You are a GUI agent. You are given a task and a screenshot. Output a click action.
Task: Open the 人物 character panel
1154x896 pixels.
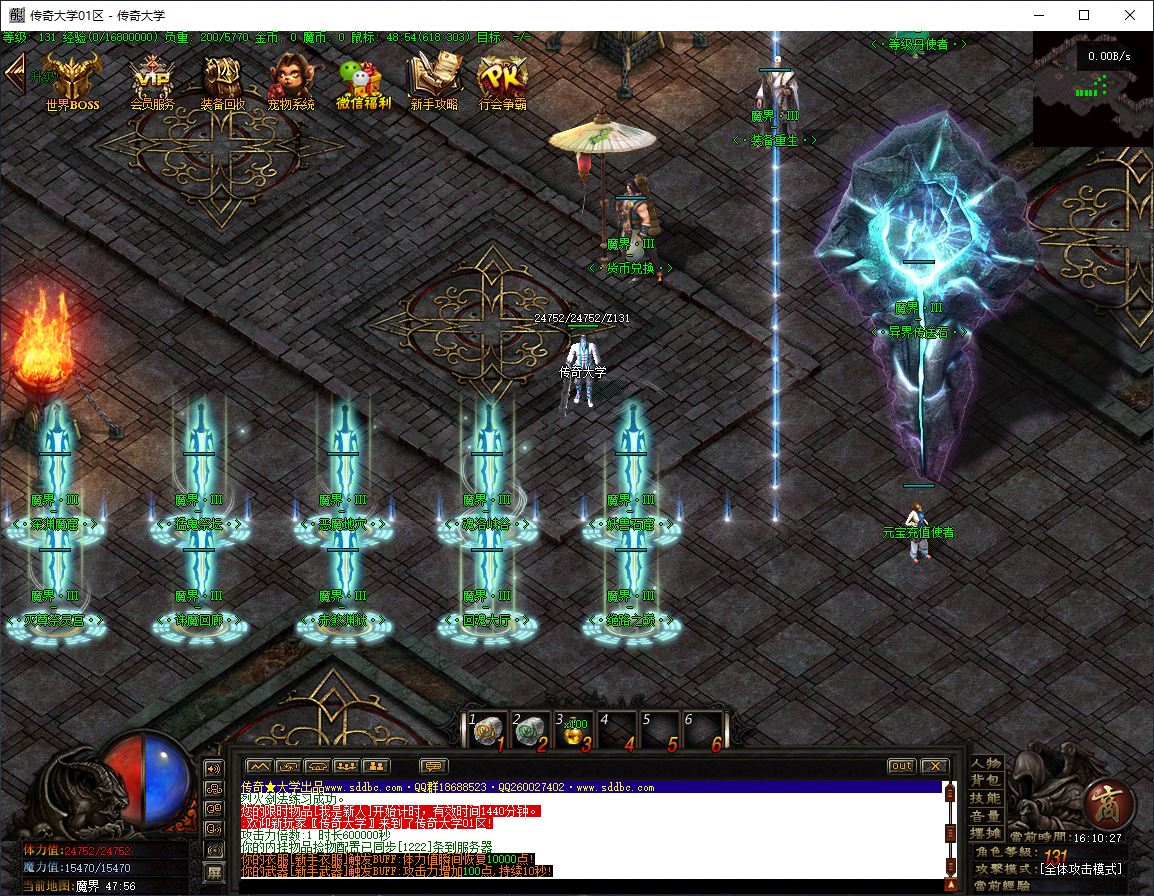986,763
